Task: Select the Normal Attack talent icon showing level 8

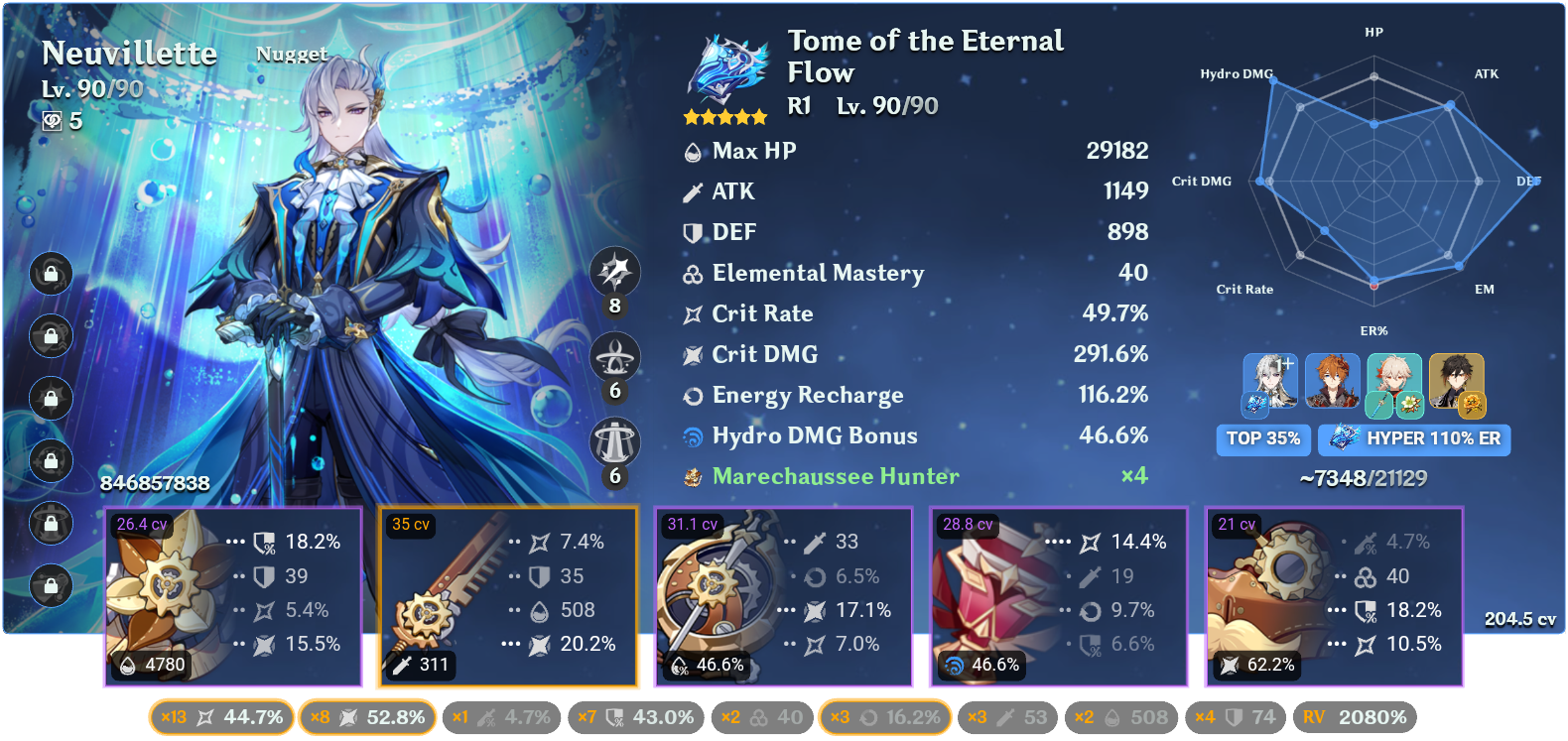Action: [613, 273]
